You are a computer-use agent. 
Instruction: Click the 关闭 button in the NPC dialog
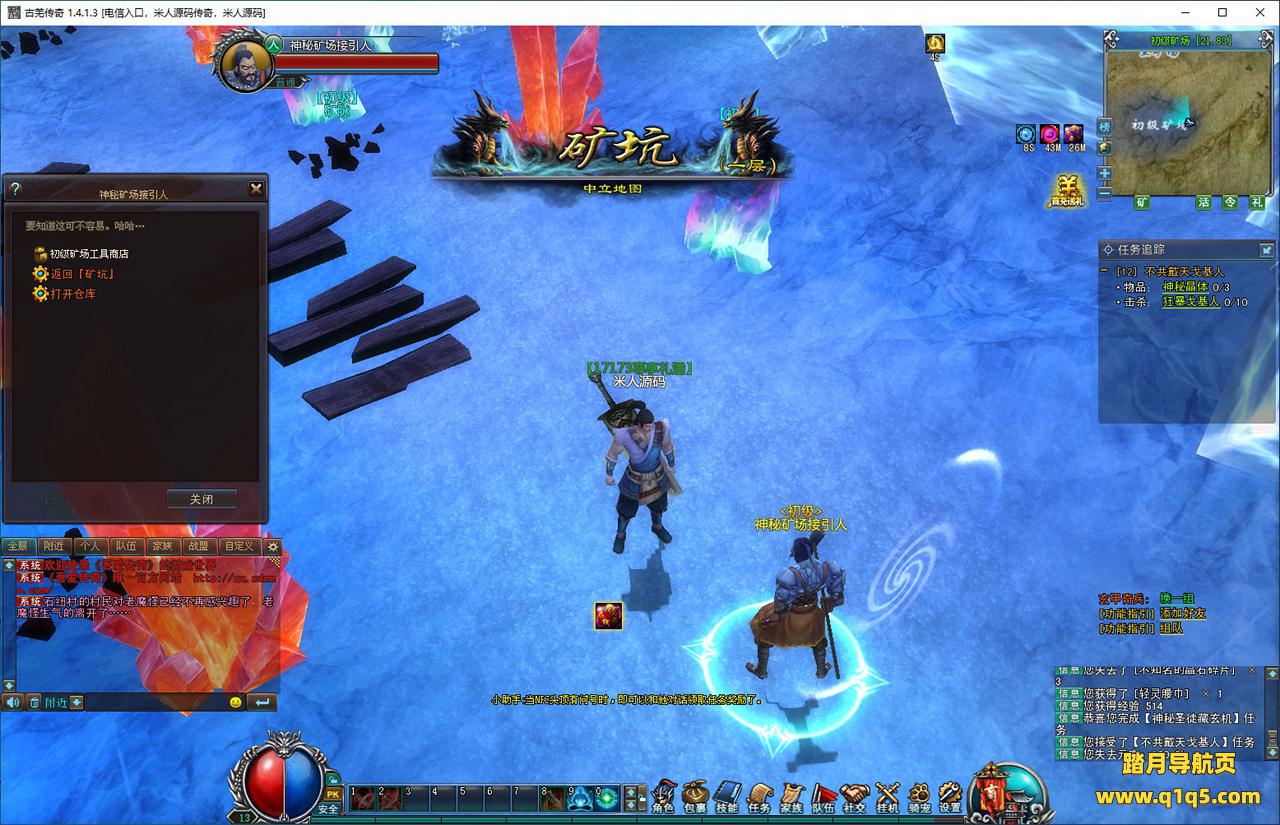201,499
